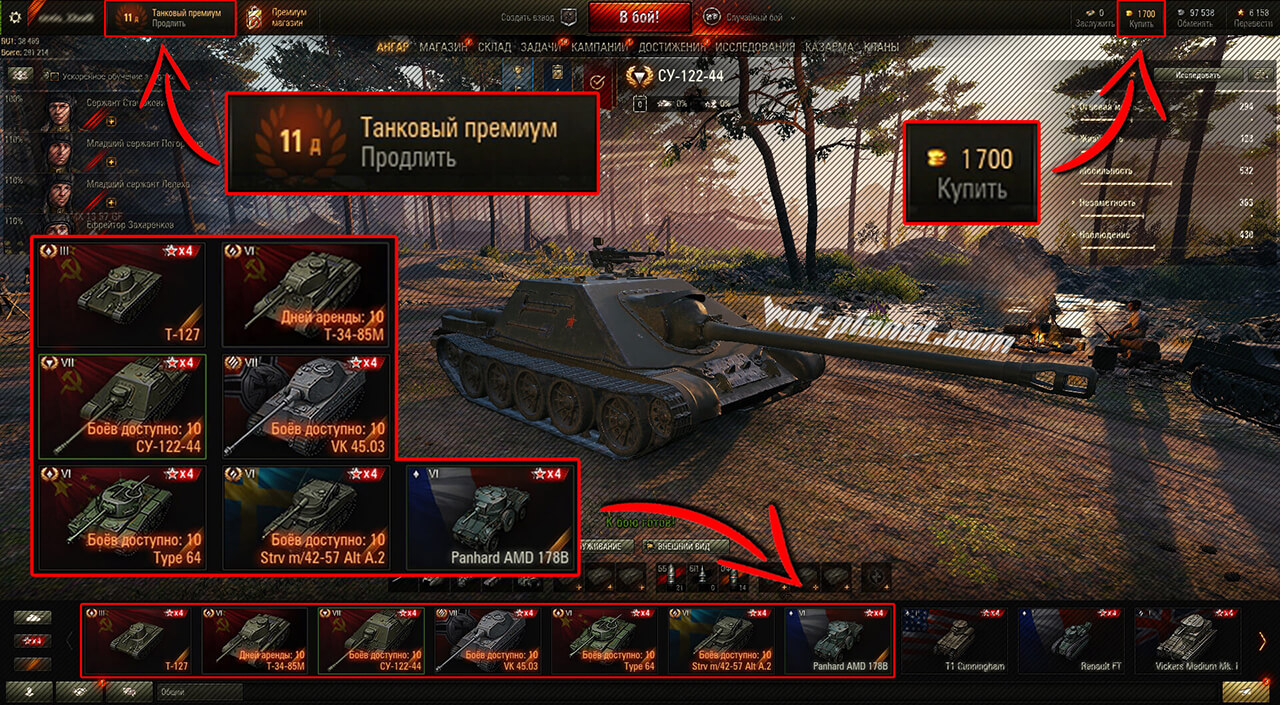Switch to the МАГАЗИН tab
The height and width of the screenshot is (705, 1280).
[444, 47]
